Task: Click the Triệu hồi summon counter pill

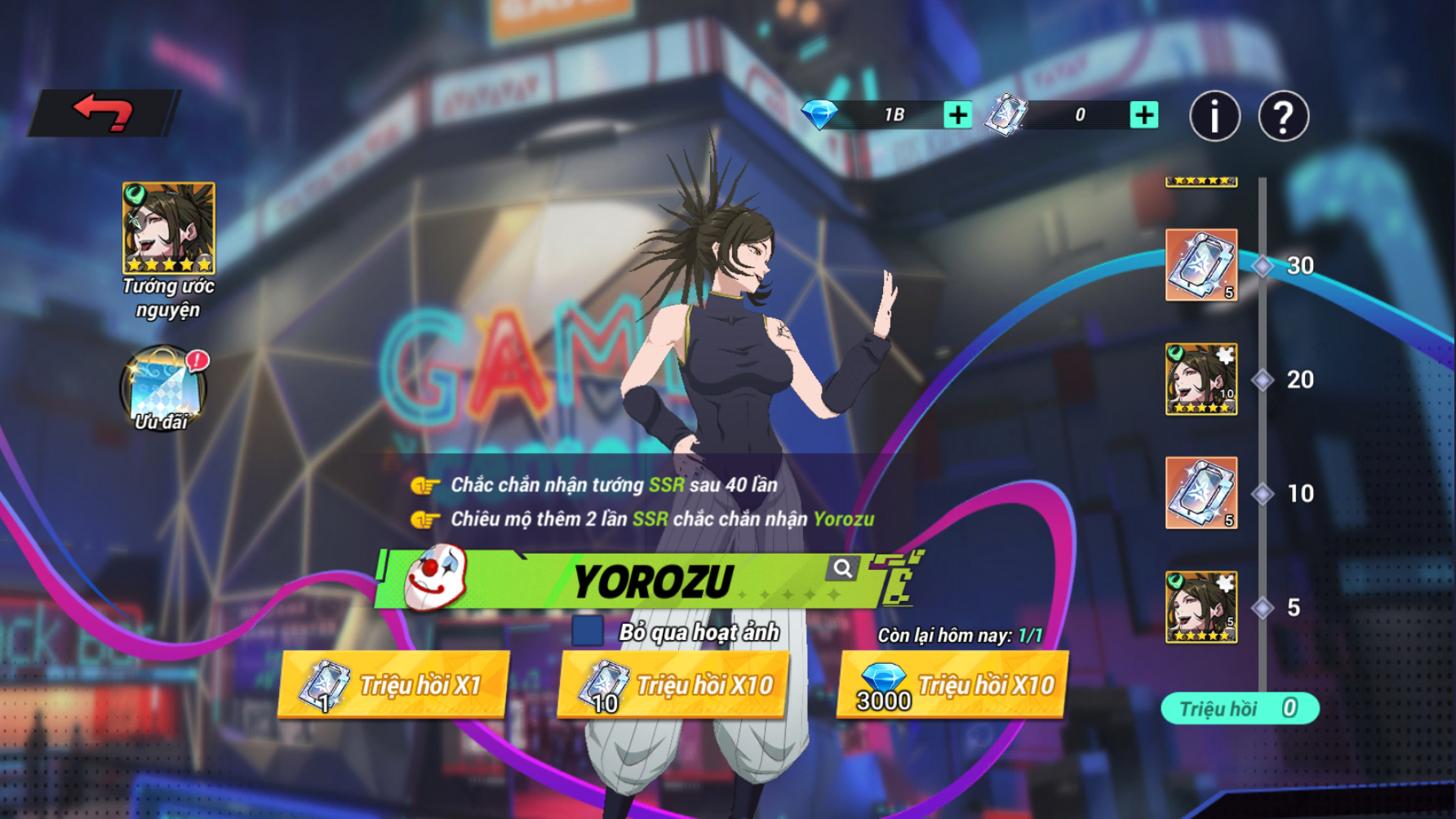Action: click(1239, 708)
